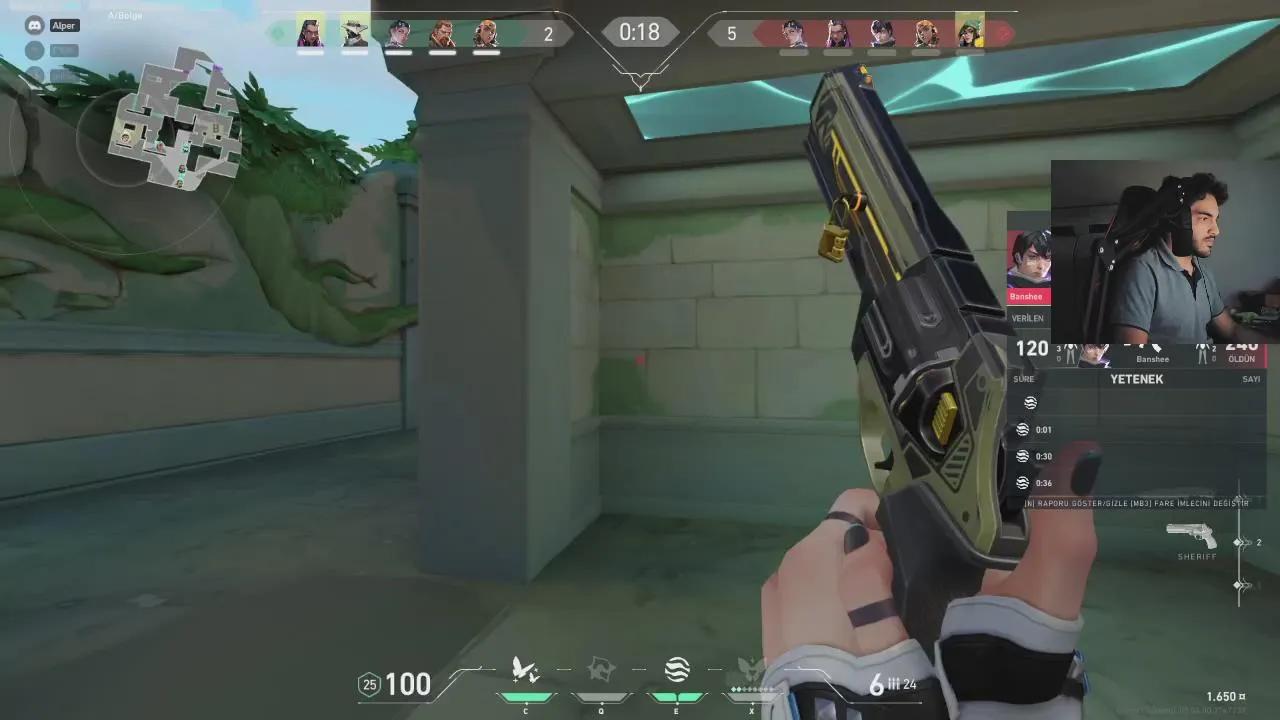Click the Alper player nameplate
Viewport: 1280px width, 720px height.
62,26
